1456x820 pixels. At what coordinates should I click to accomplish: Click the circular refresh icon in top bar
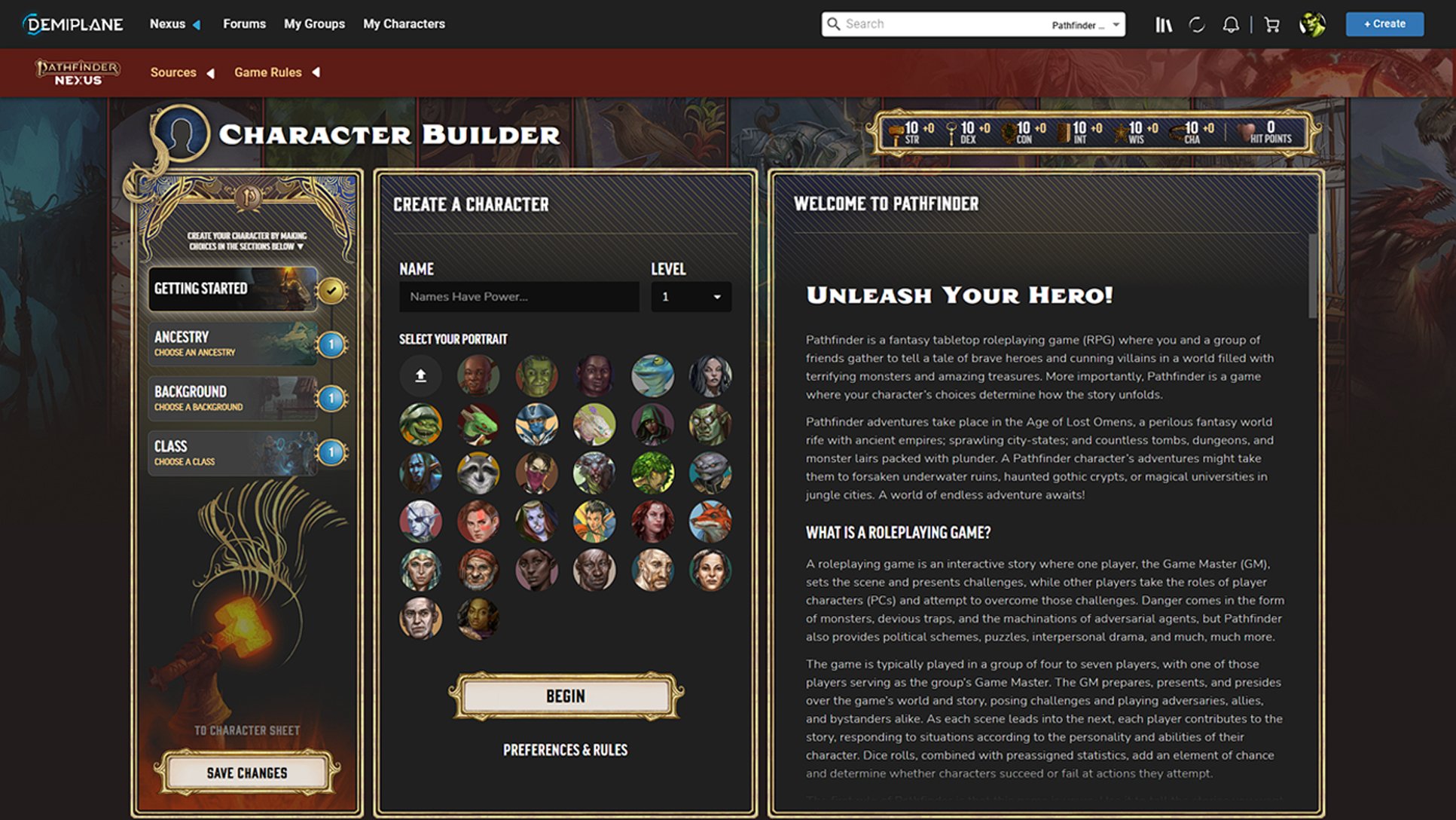[x=1197, y=23]
